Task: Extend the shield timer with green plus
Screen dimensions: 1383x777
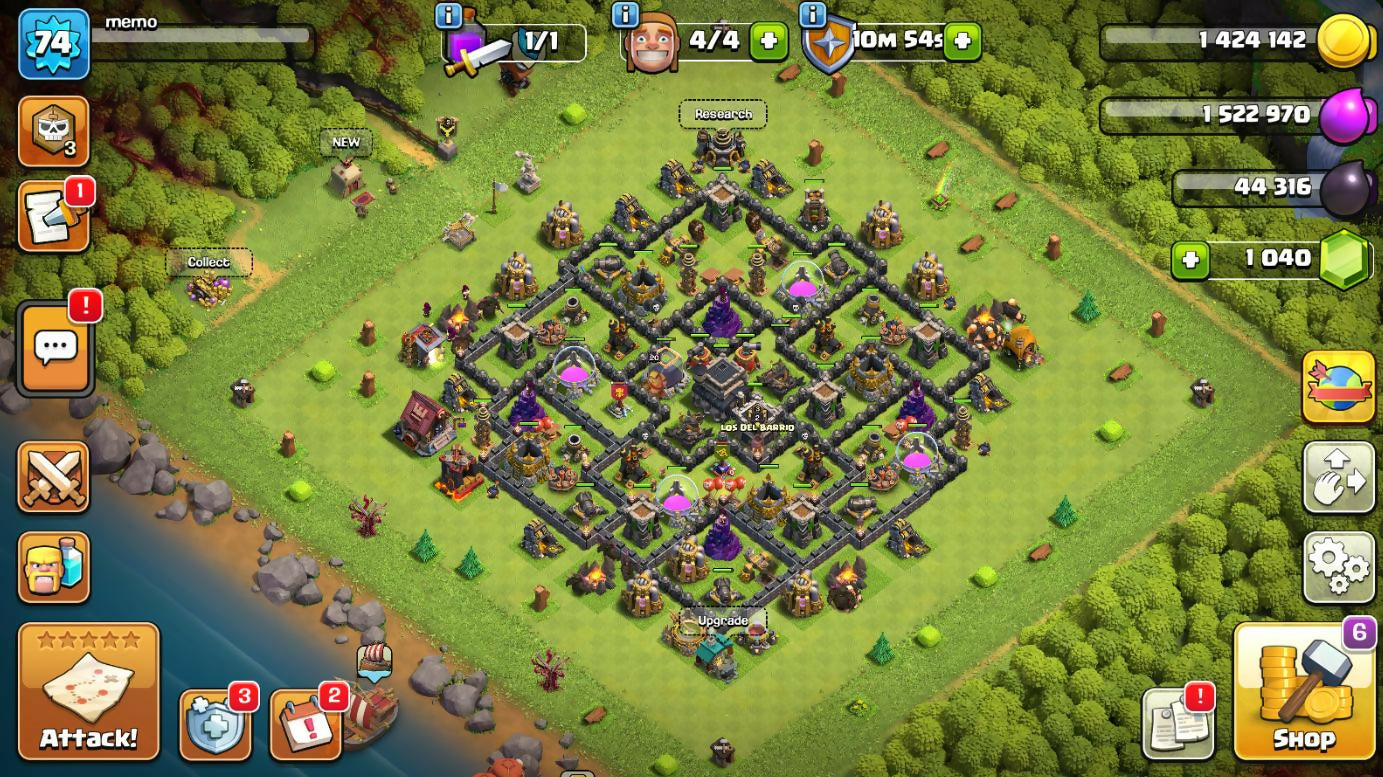Action: (x=961, y=41)
